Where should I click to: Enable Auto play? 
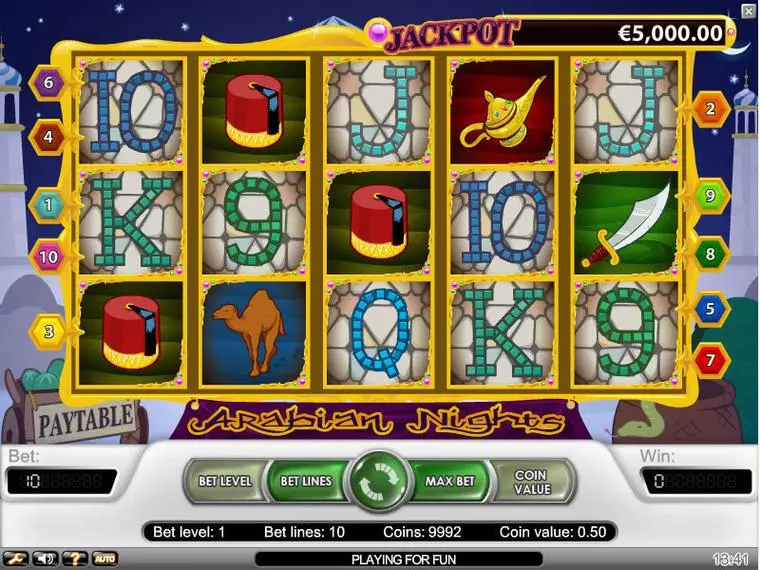(104, 558)
